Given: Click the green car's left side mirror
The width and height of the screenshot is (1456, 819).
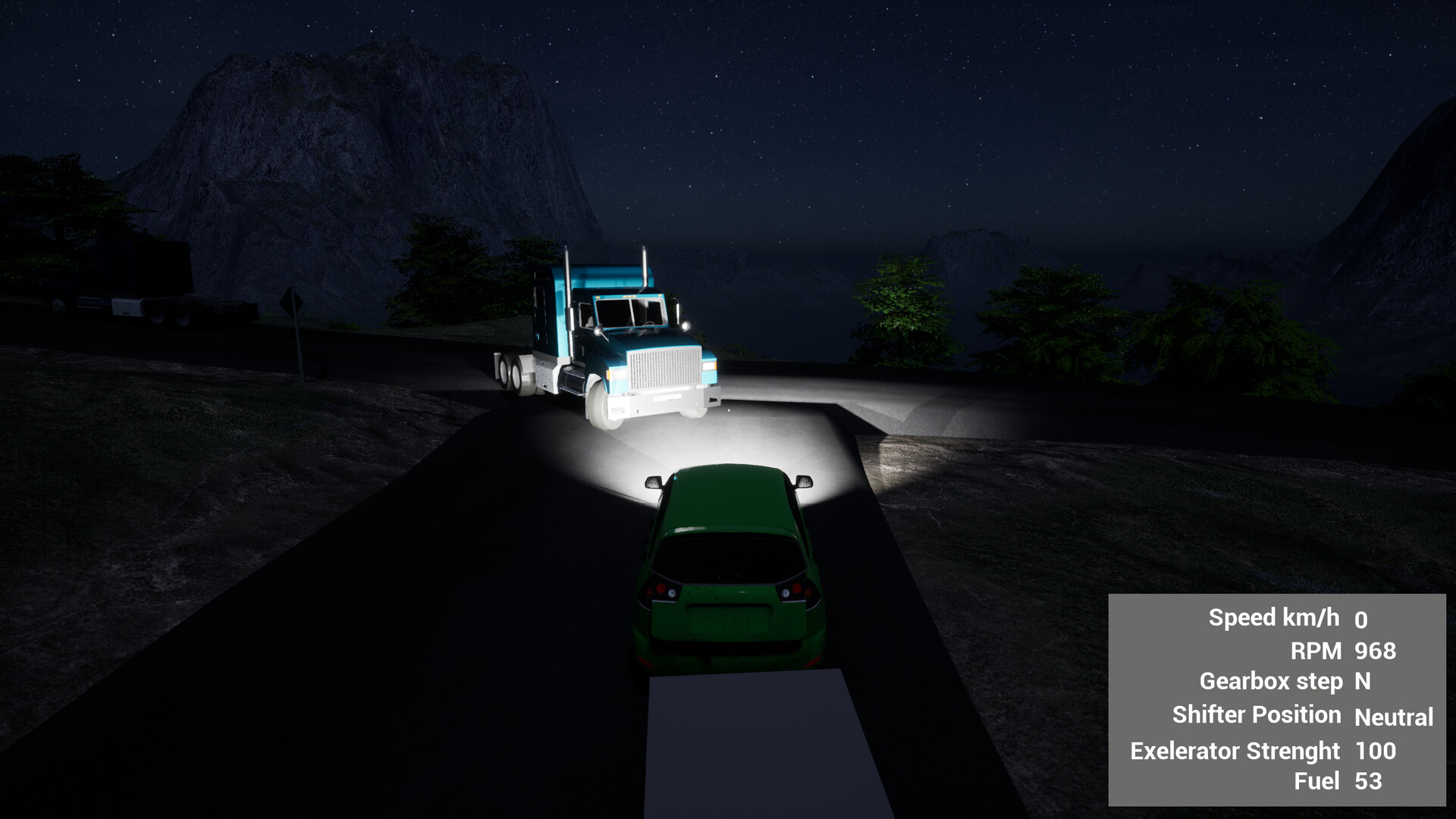Looking at the screenshot, I should click(654, 484).
